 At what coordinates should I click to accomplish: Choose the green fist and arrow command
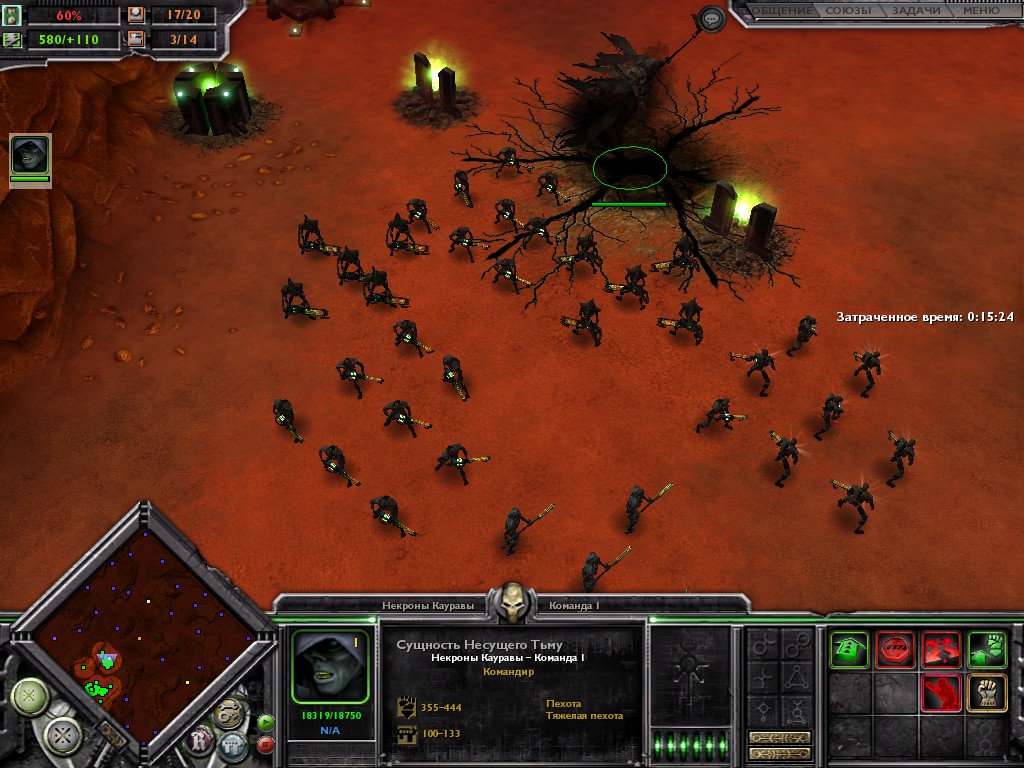click(x=986, y=648)
